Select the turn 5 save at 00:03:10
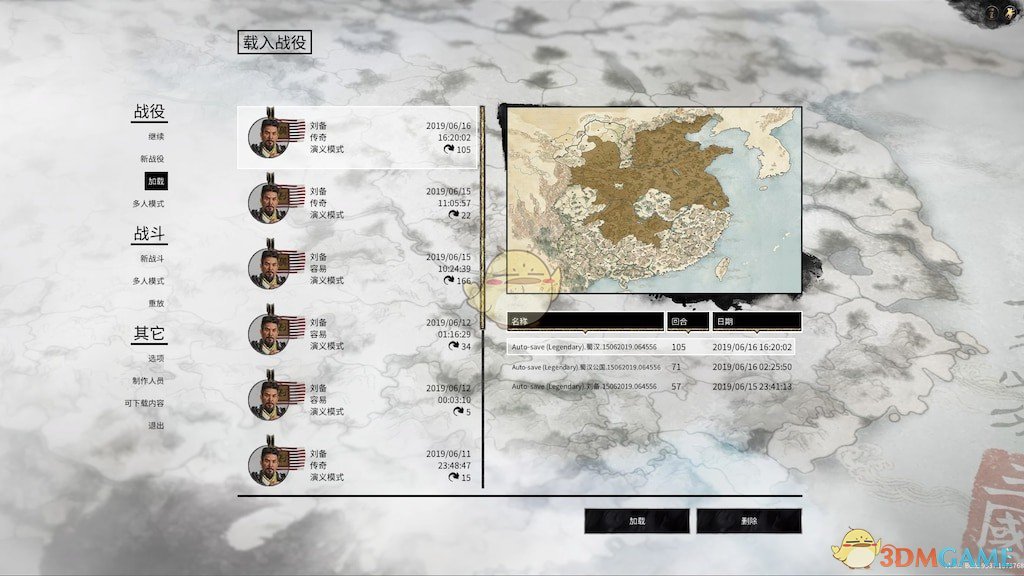Viewport: 1024px width, 576px height. [x=358, y=400]
